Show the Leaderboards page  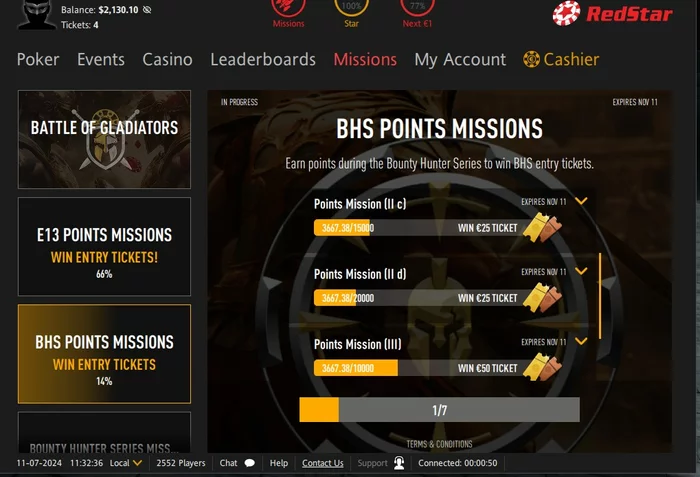coord(263,60)
